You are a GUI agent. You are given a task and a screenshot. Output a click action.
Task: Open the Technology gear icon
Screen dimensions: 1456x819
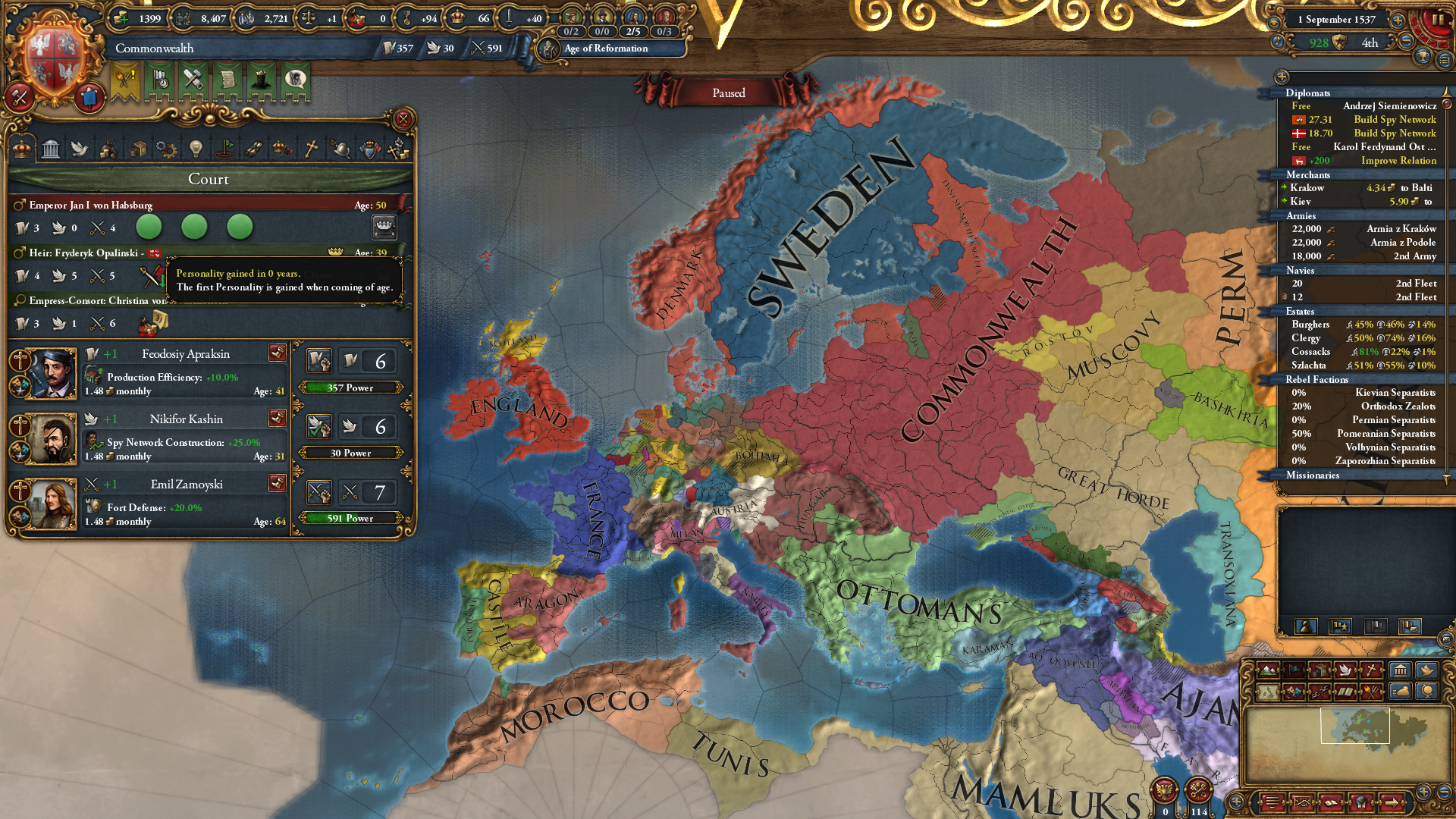click(165, 149)
